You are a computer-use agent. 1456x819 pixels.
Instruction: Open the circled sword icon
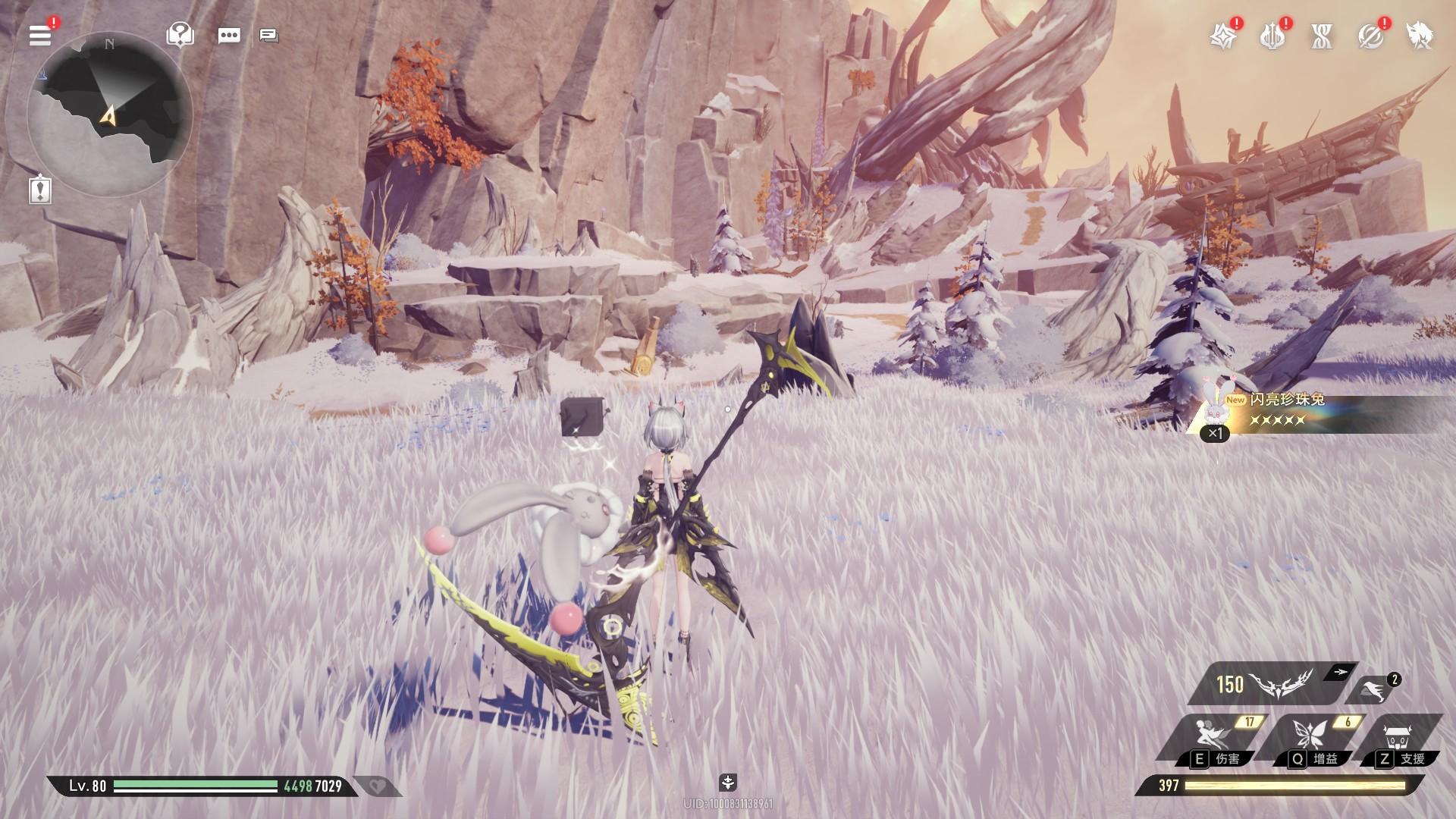pyautogui.click(x=1370, y=36)
